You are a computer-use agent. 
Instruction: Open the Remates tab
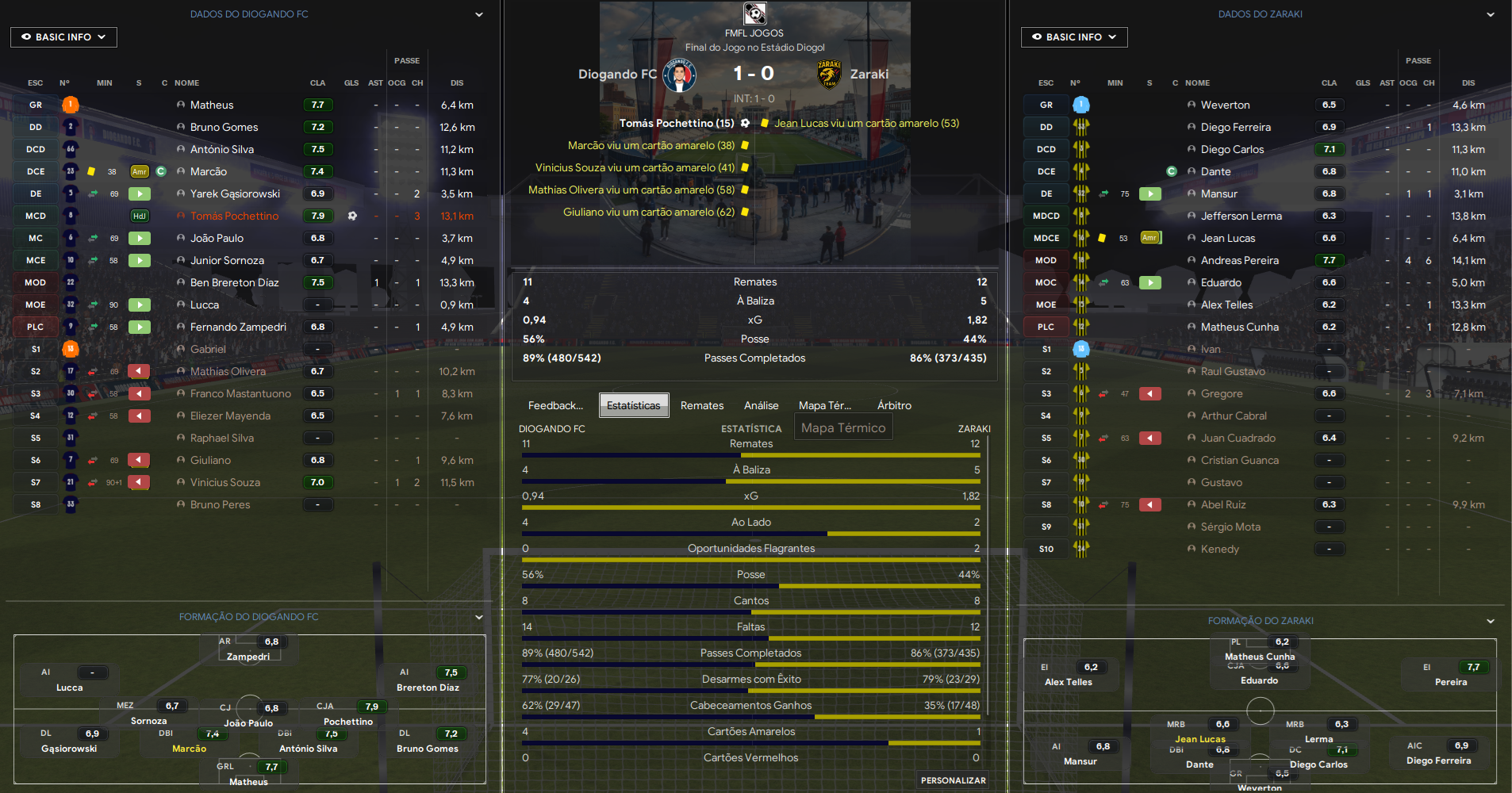pos(702,405)
